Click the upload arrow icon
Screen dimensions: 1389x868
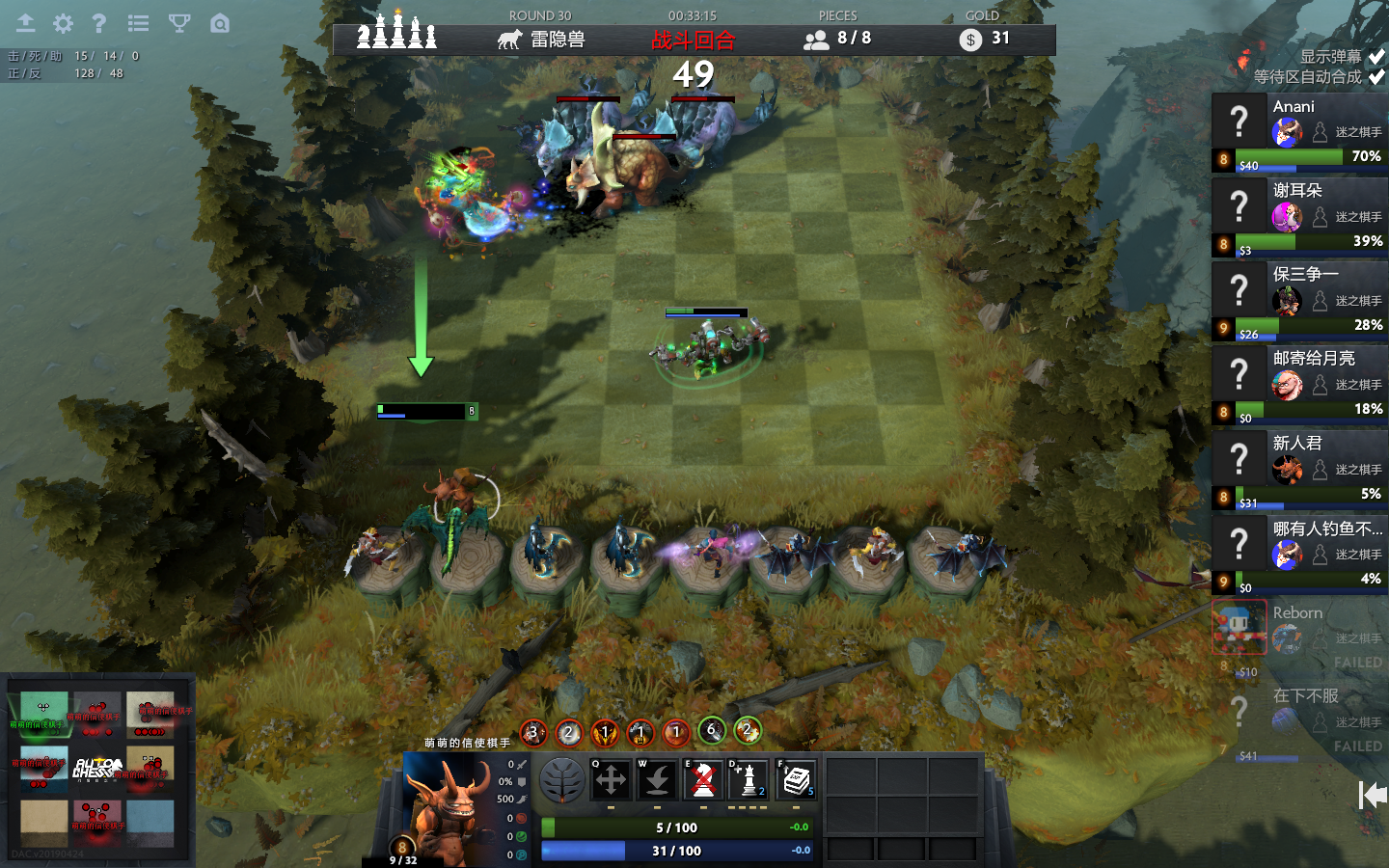(x=25, y=23)
